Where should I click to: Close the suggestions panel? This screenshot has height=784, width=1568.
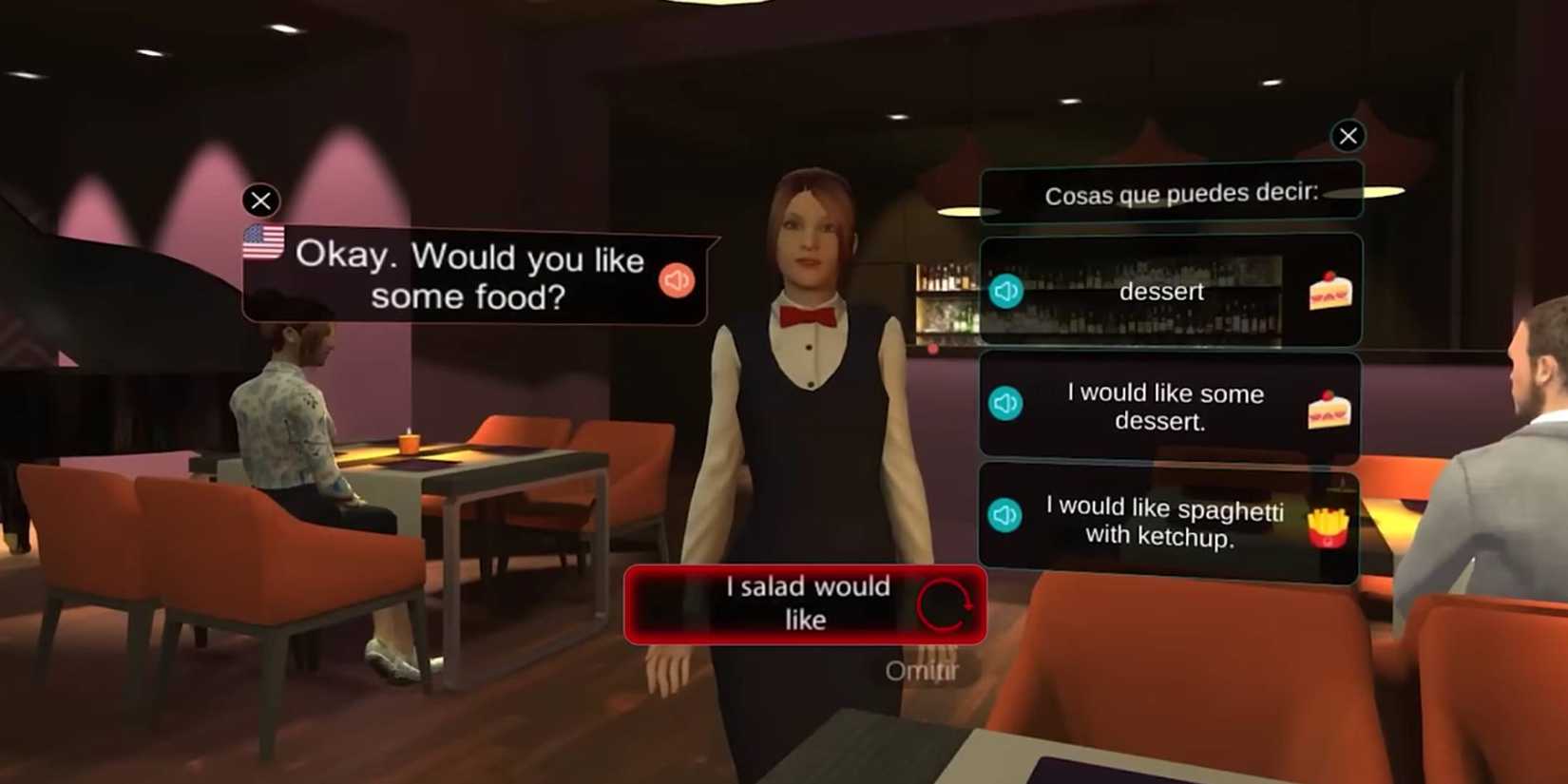click(x=1348, y=136)
